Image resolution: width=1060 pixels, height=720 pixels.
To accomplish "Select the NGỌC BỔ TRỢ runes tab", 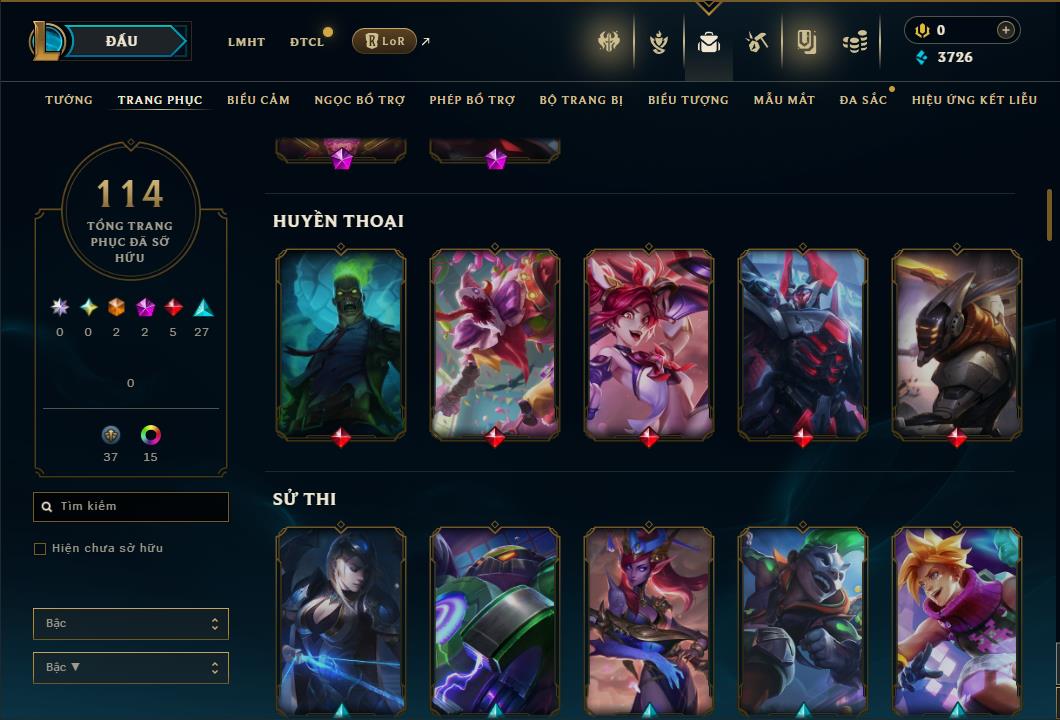I will click(360, 100).
